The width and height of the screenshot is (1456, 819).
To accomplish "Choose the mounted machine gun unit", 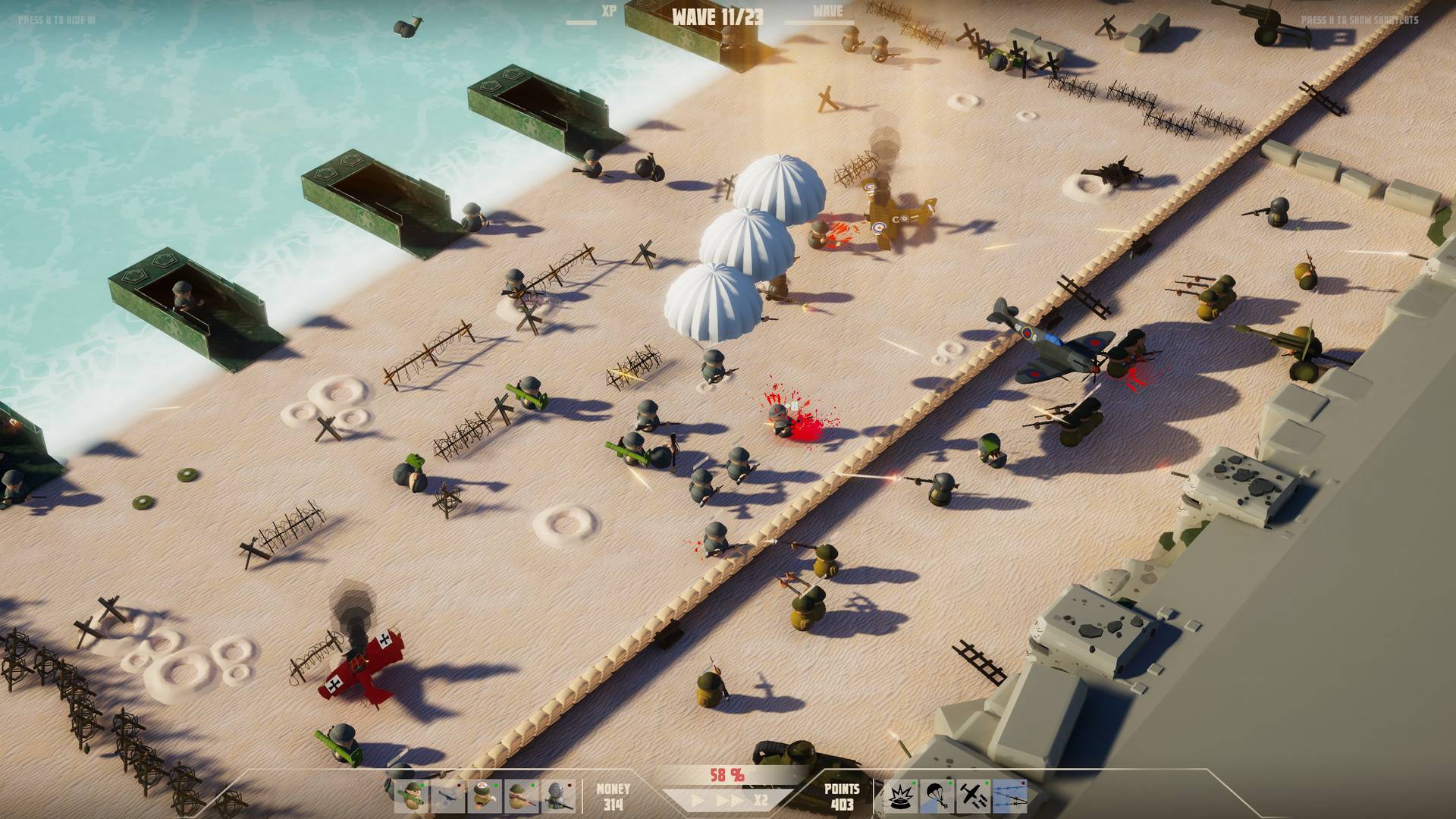I will pyautogui.click(x=448, y=796).
